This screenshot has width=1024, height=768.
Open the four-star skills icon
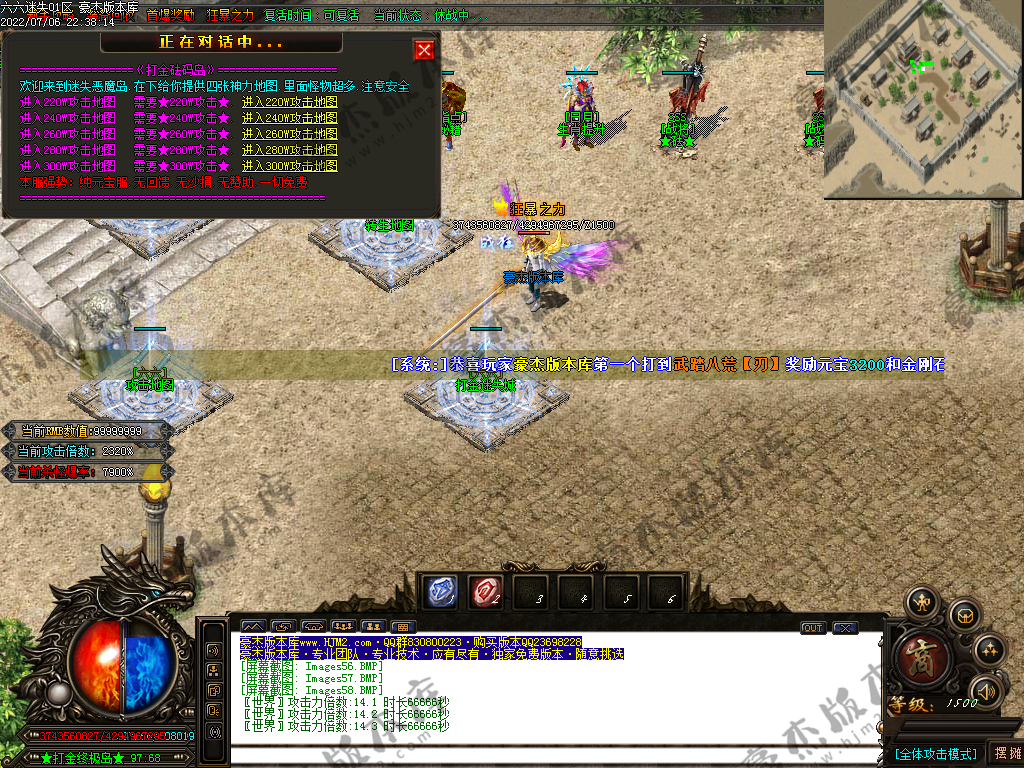point(989,648)
